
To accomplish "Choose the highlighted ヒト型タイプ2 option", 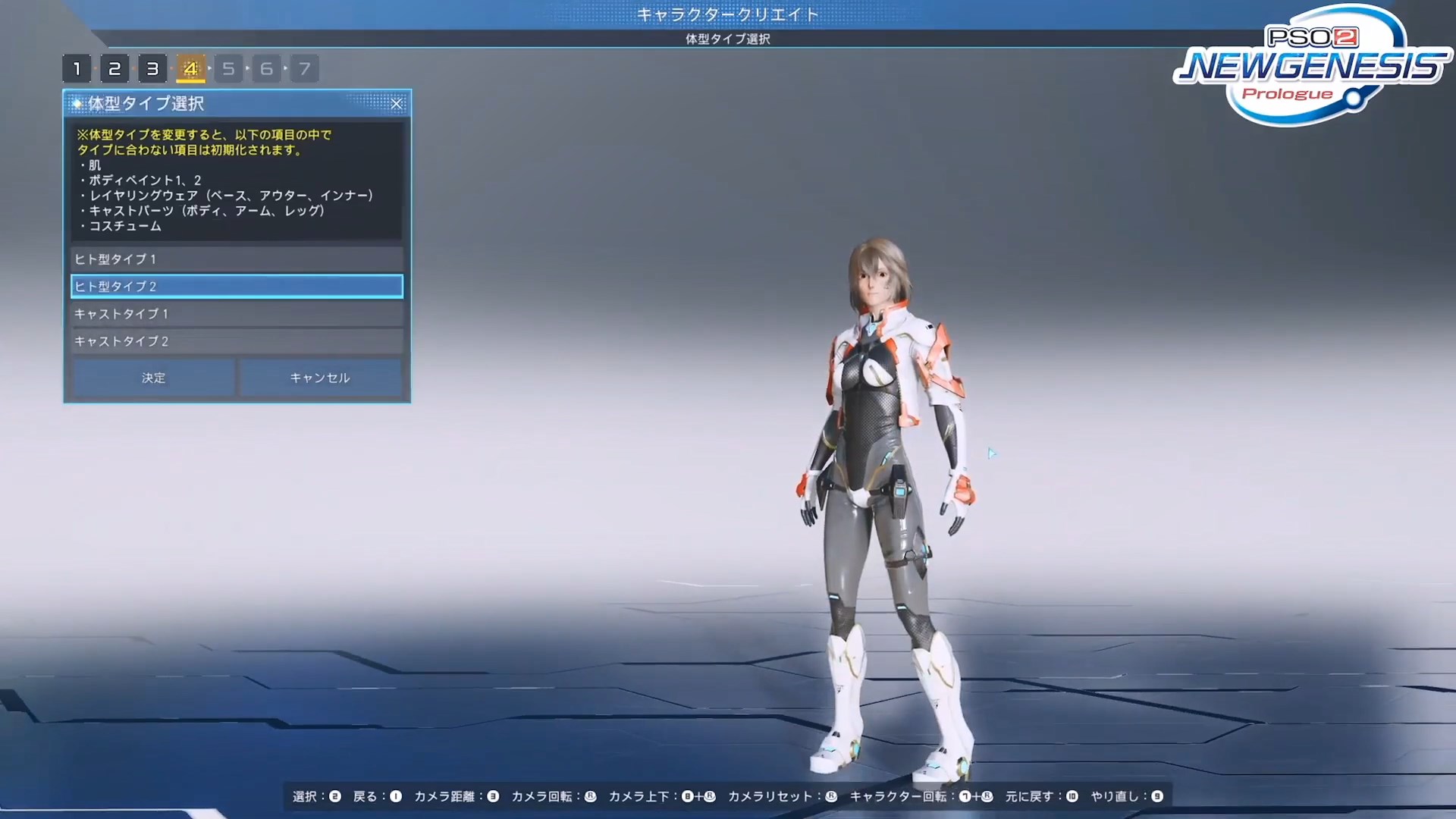I will coord(237,287).
